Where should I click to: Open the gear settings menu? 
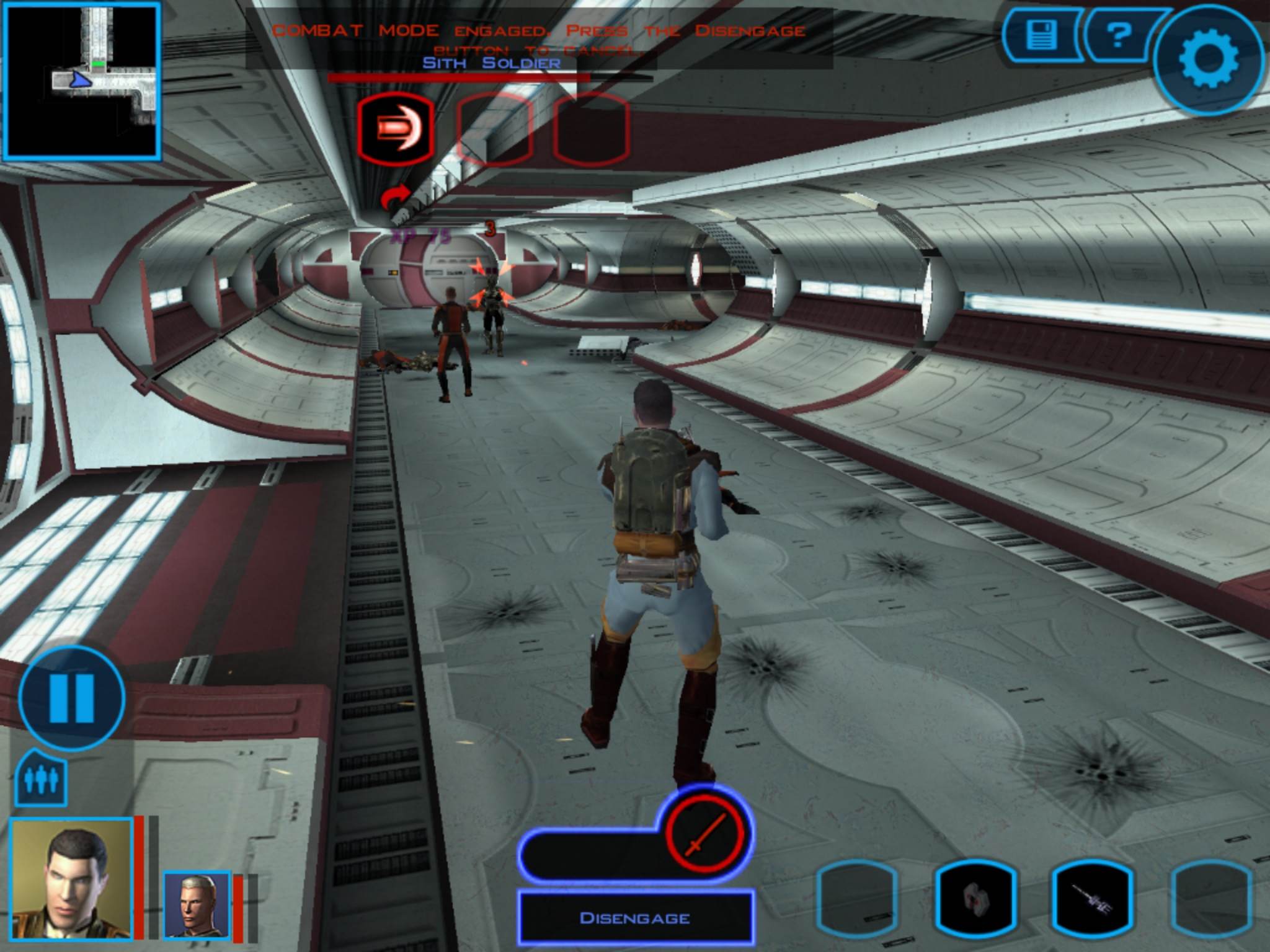1208,59
